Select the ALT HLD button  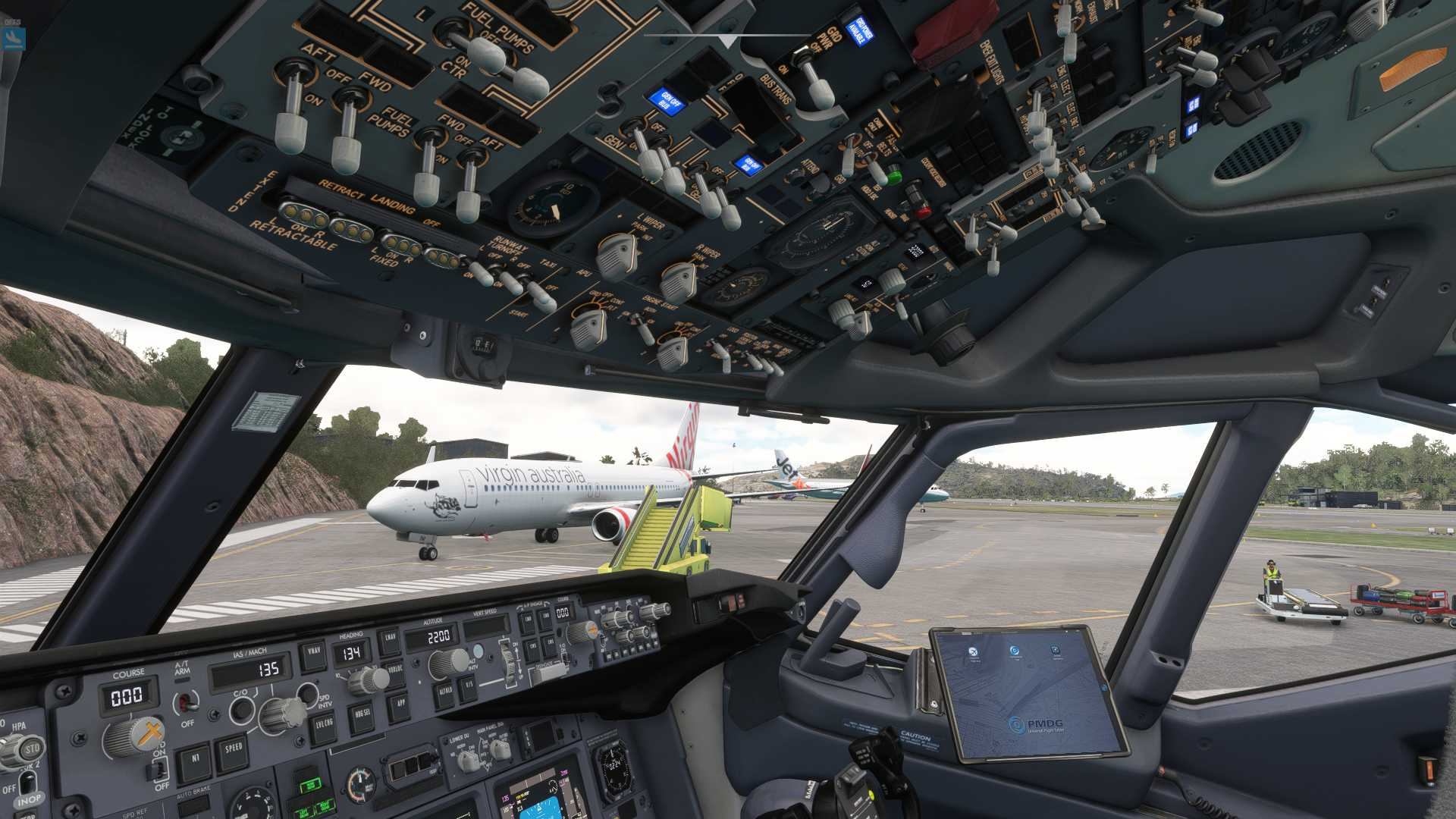pos(445,692)
